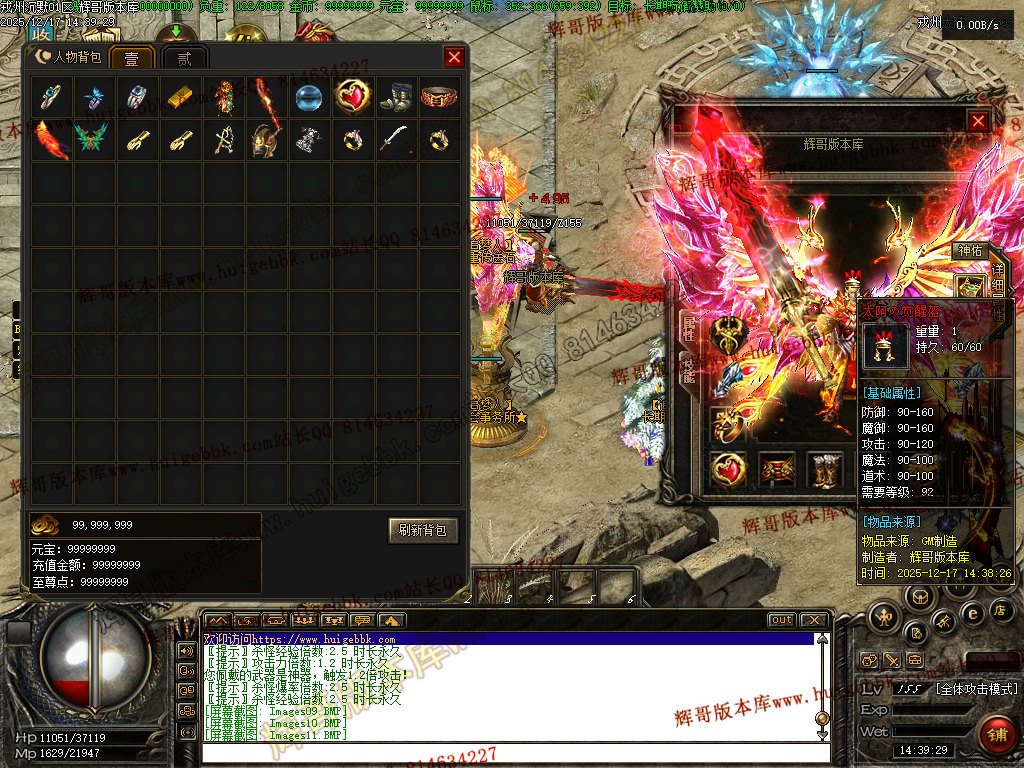Pick the red heart medallion in the bag
1024x768 pixels.
(x=351, y=97)
